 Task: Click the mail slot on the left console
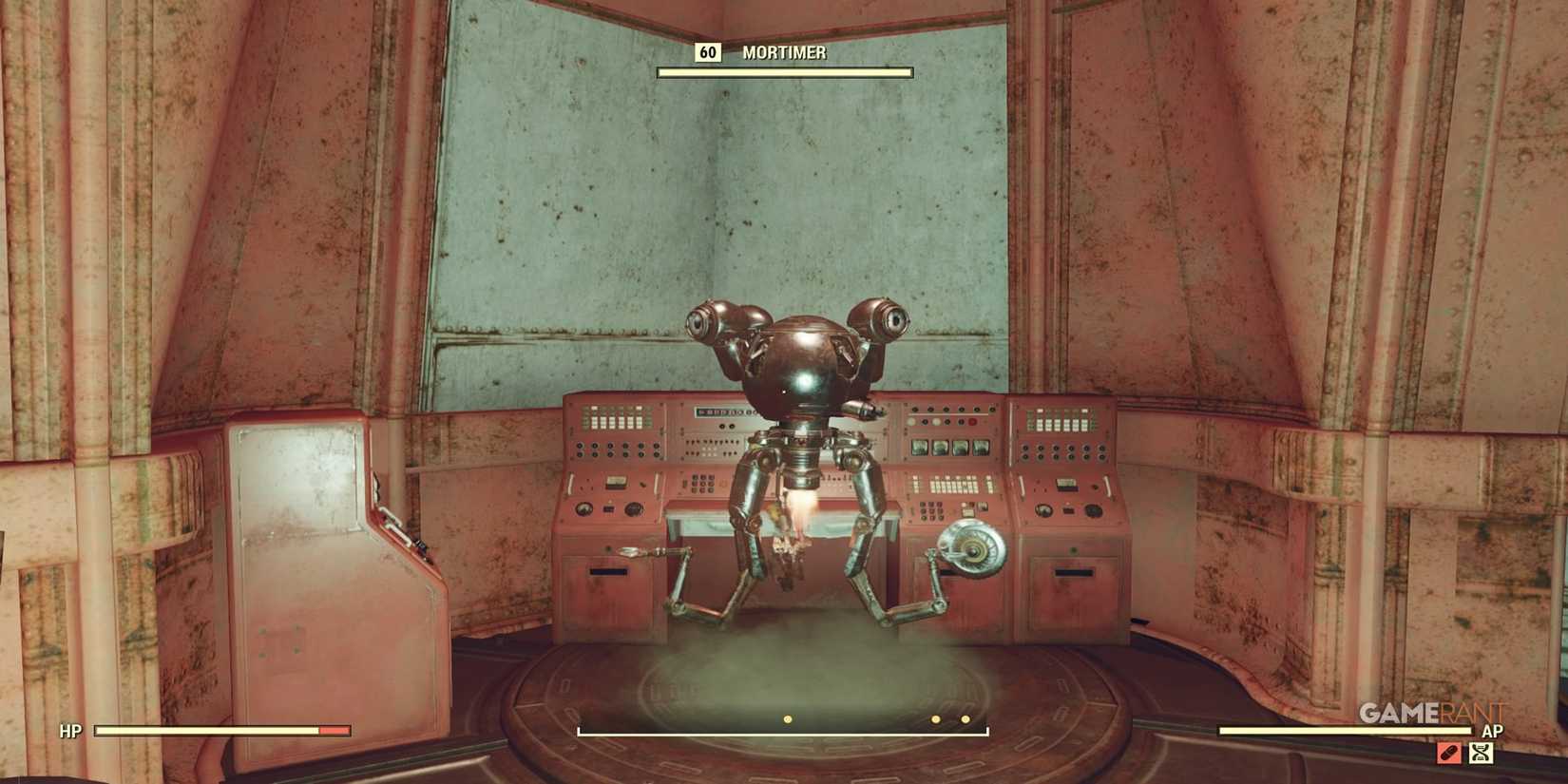click(x=606, y=571)
